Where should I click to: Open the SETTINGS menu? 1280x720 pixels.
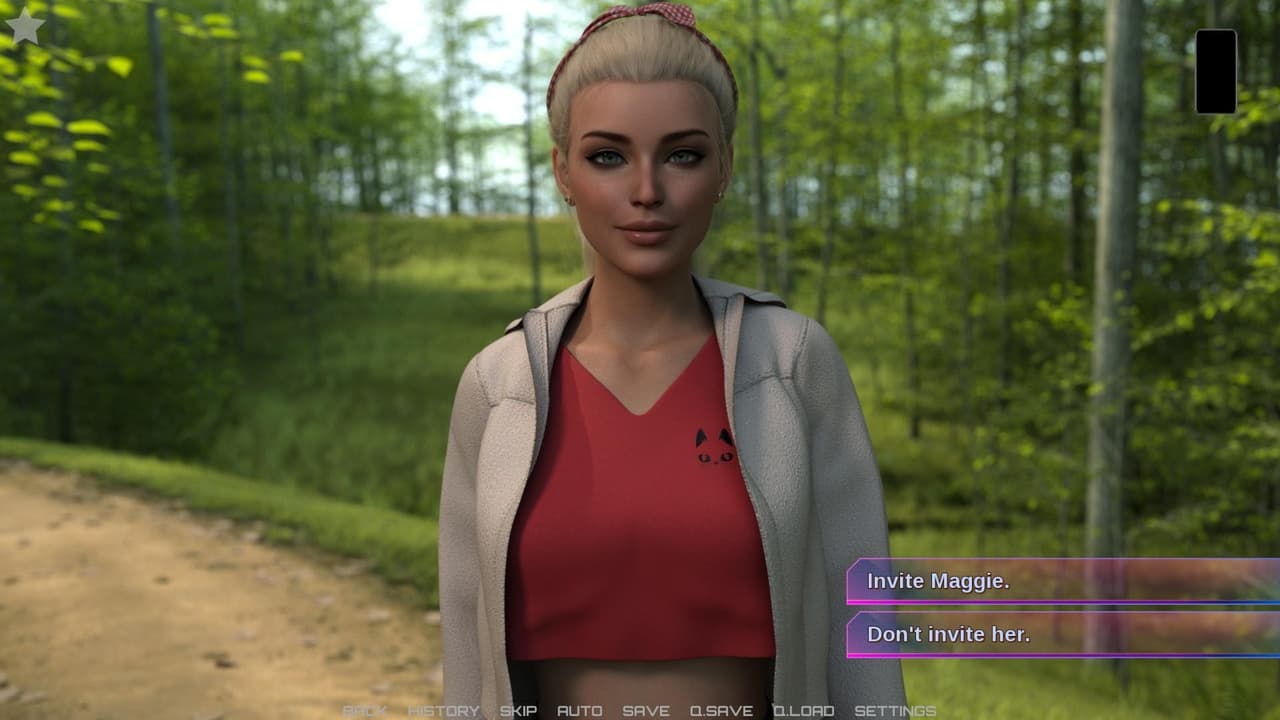[x=895, y=711]
